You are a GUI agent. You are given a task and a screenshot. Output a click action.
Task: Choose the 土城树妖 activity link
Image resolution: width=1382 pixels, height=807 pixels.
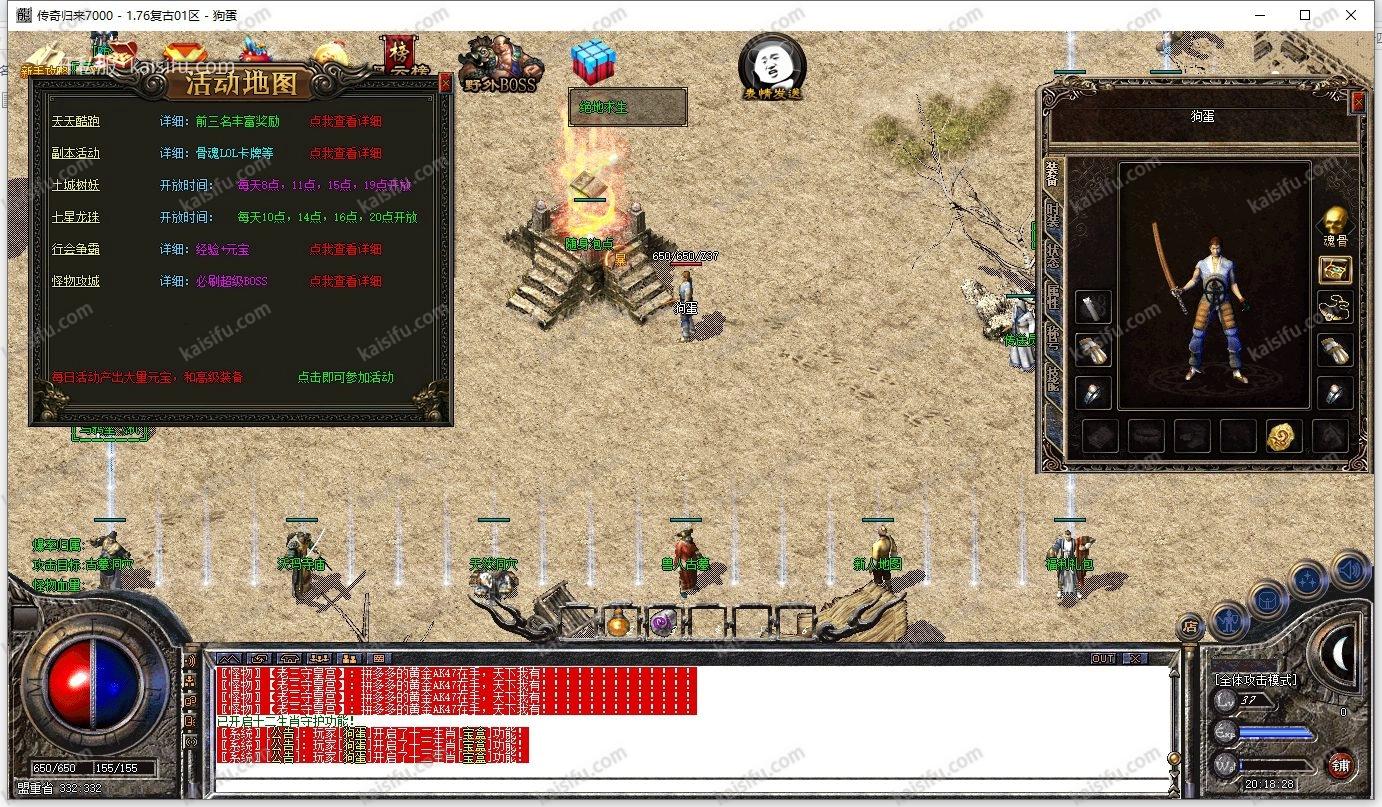pyautogui.click(x=76, y=186)
